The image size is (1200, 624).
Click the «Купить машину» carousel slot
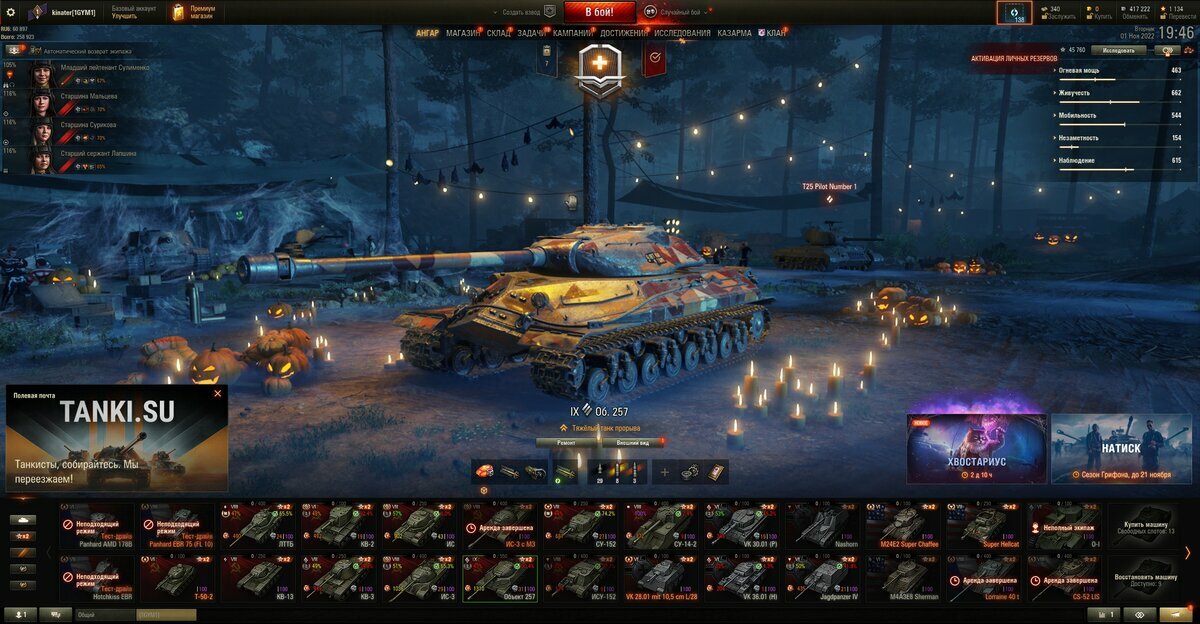pos(1145,527)
